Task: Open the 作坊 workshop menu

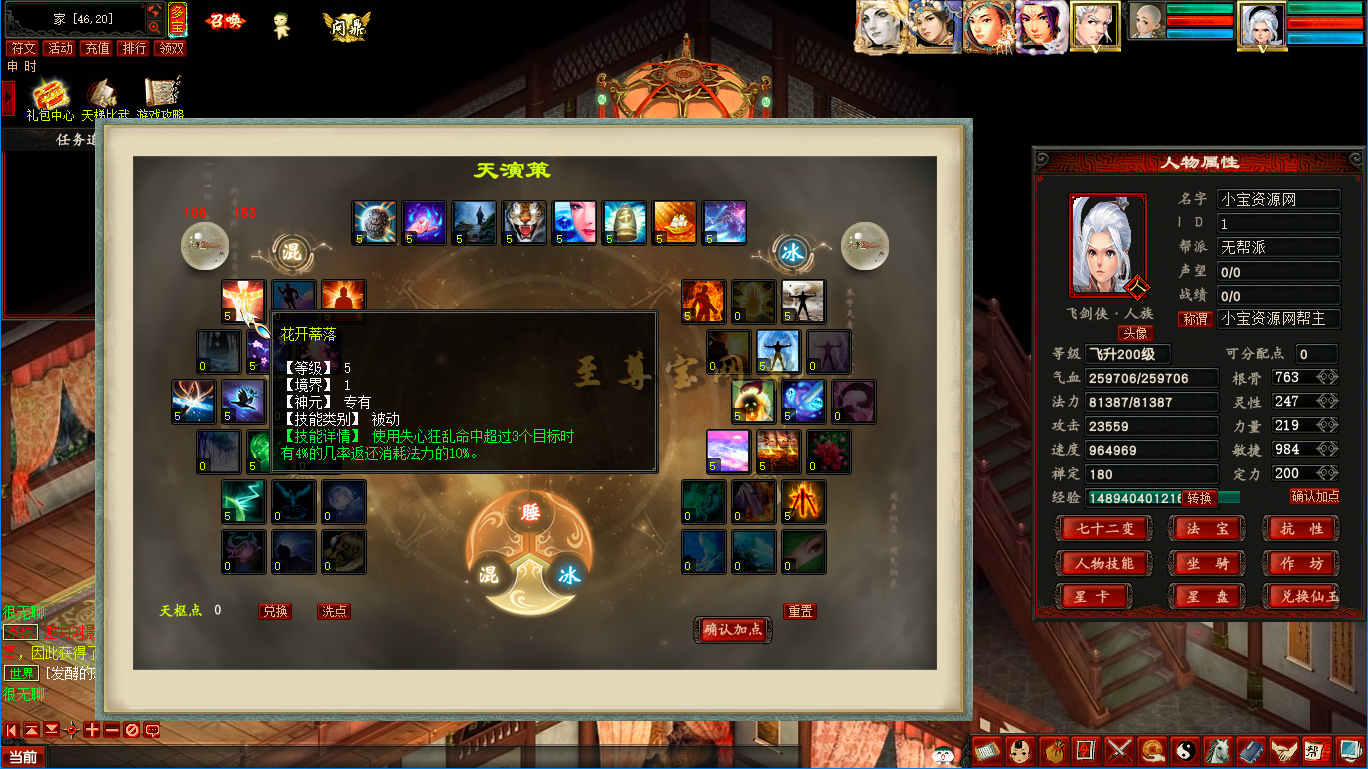Action: point(1301,563)
